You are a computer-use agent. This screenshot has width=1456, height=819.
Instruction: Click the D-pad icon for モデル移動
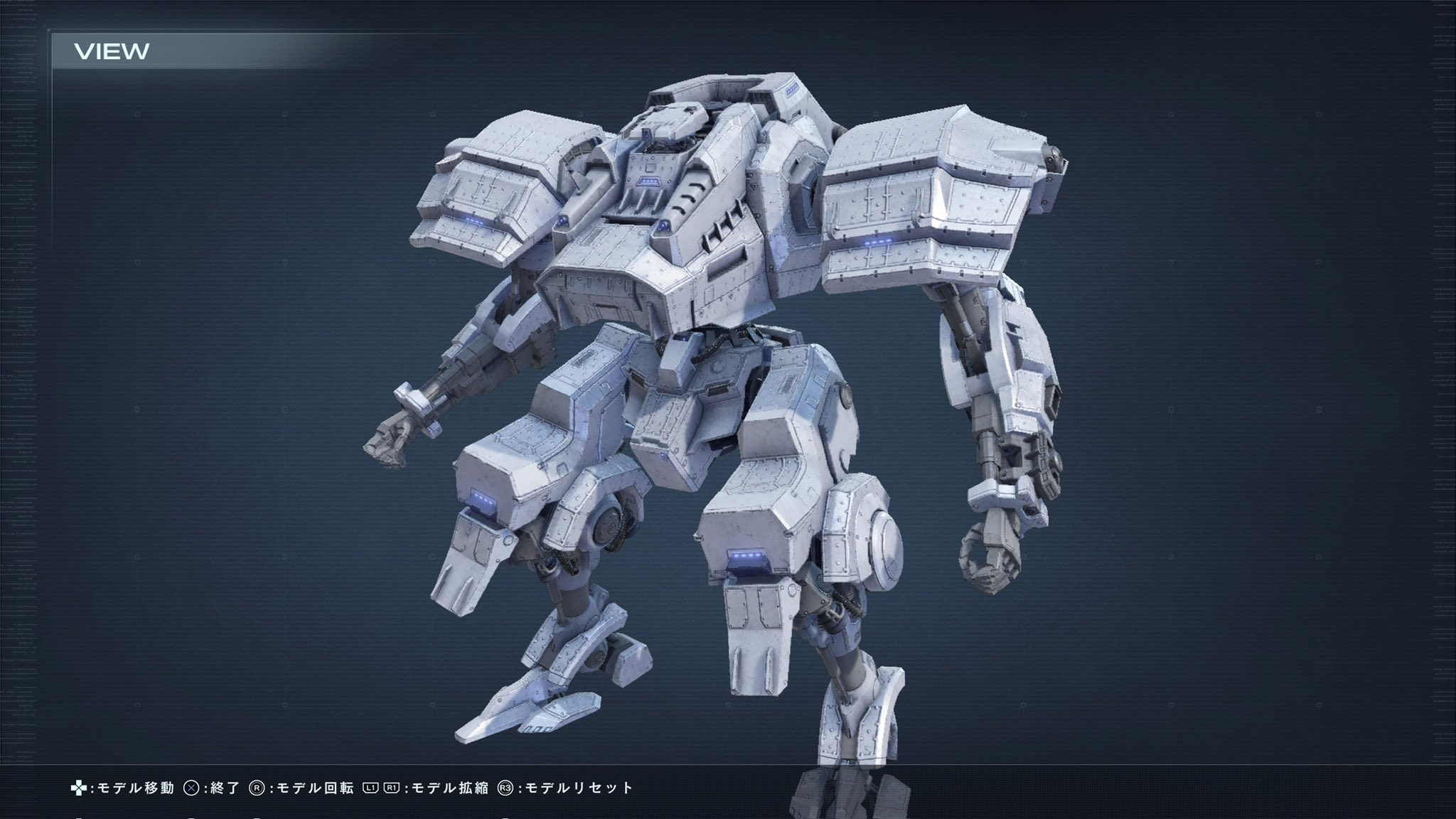(x=80, y=787)
